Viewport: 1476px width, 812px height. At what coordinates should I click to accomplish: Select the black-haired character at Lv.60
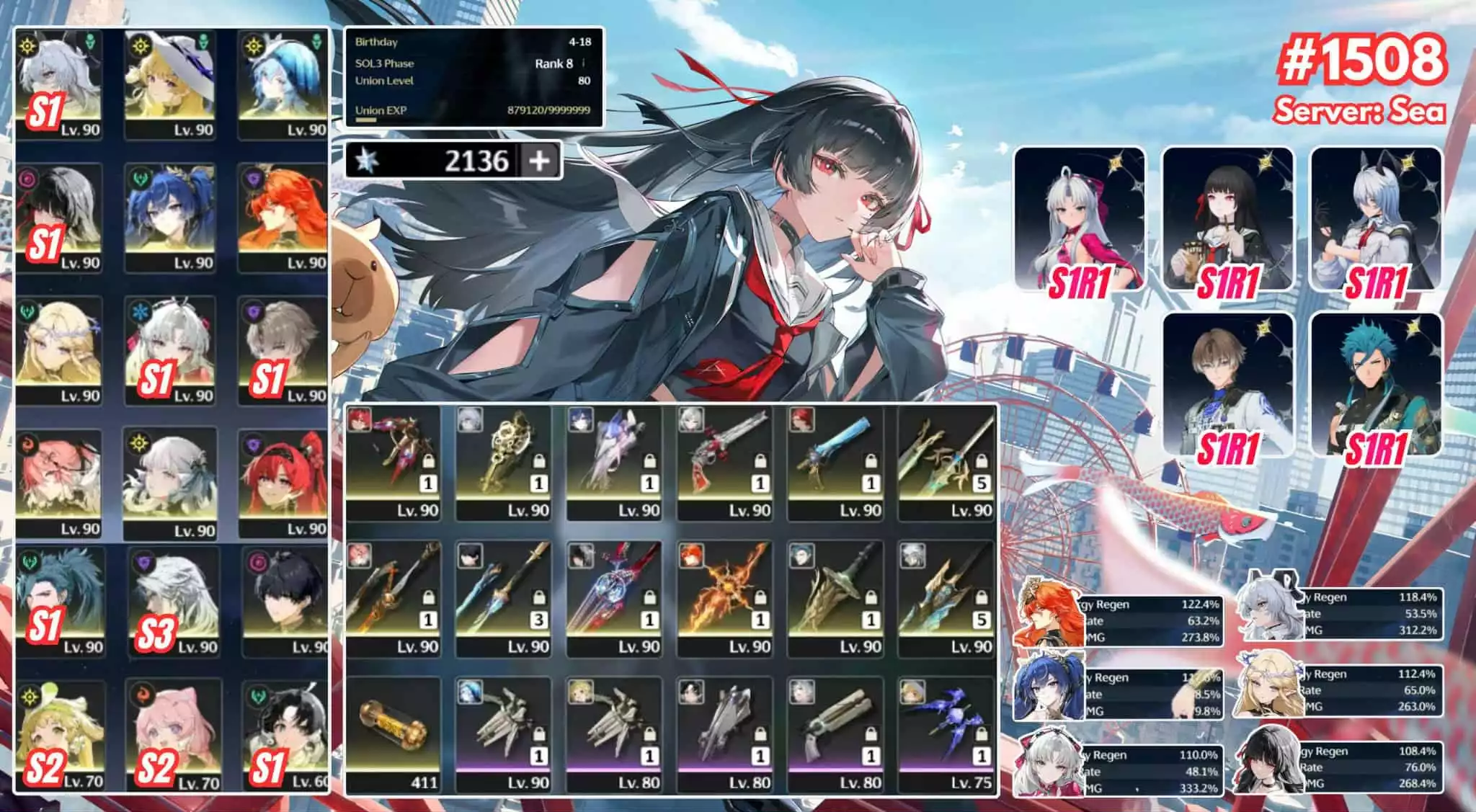[x=285, y=735]
